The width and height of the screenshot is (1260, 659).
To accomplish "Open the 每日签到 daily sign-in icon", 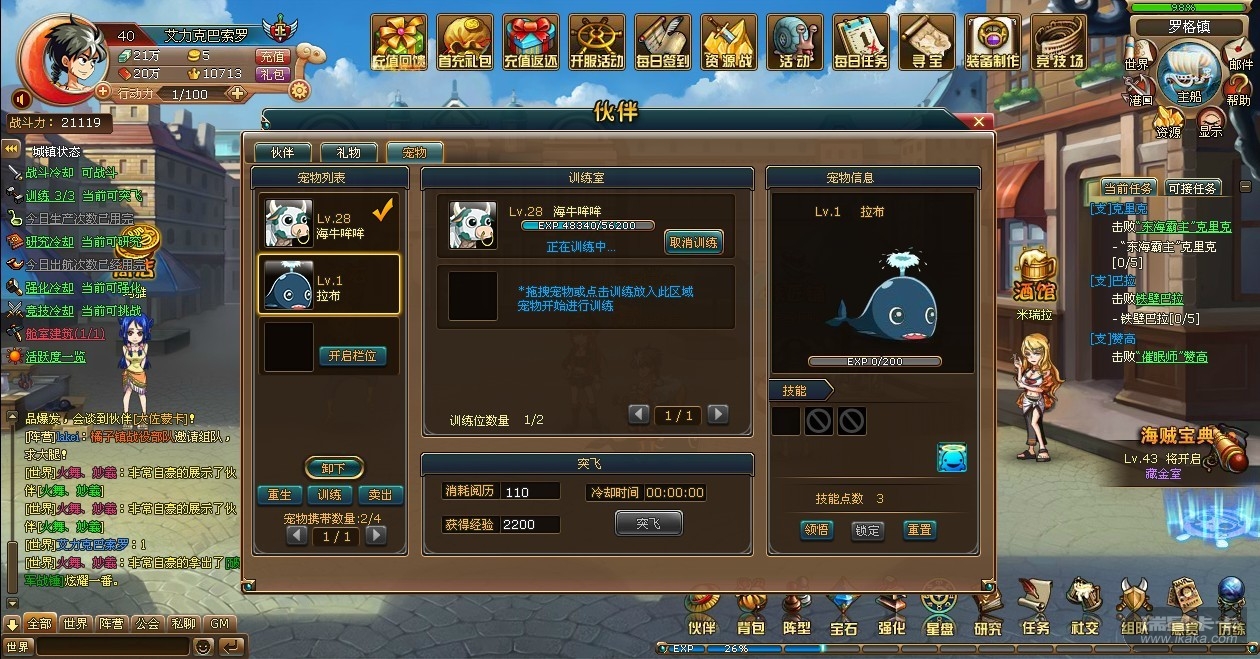I will [662, 42].
